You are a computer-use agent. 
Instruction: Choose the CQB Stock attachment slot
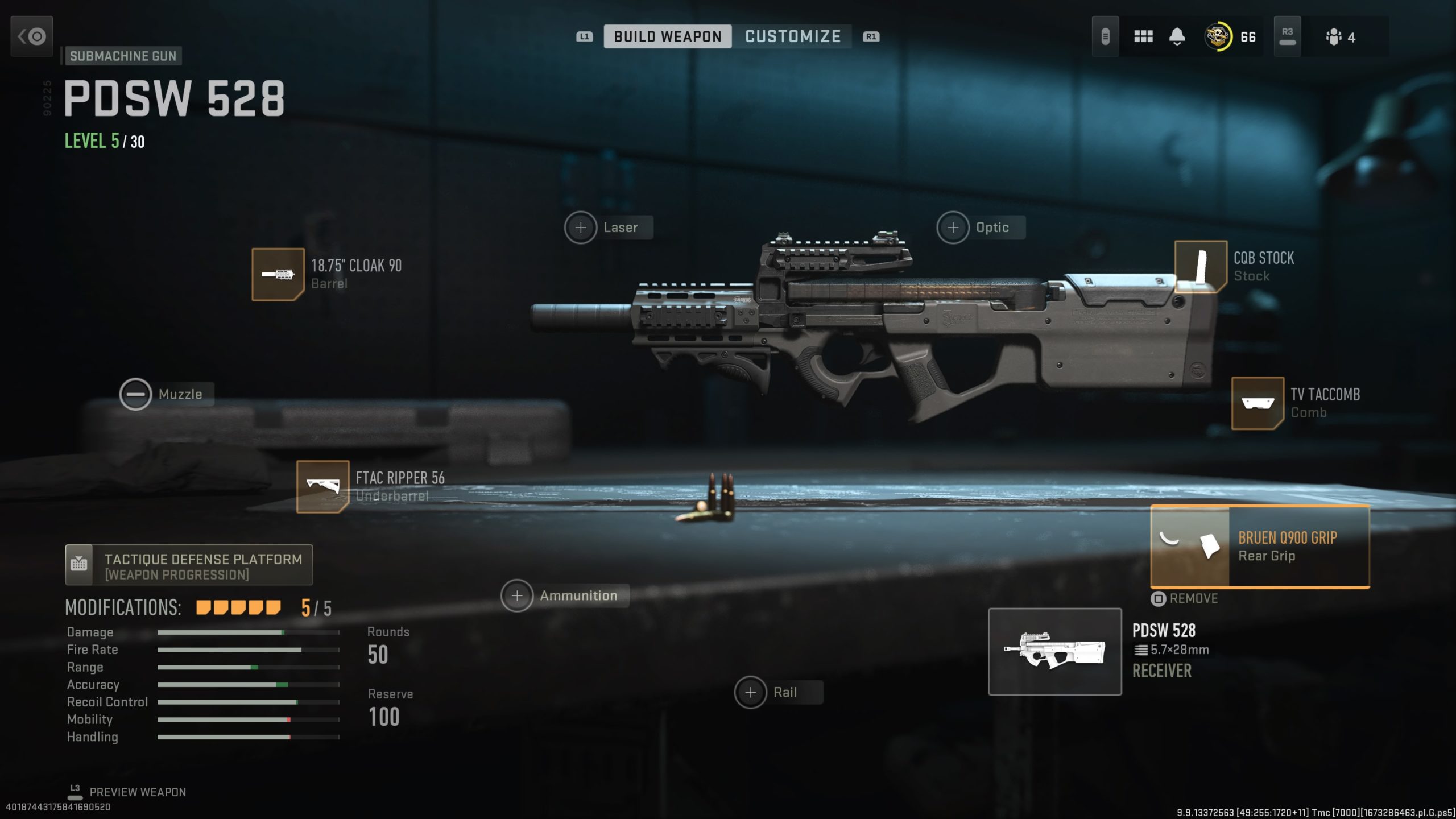pyautogui.click(x=1200, y=266)
